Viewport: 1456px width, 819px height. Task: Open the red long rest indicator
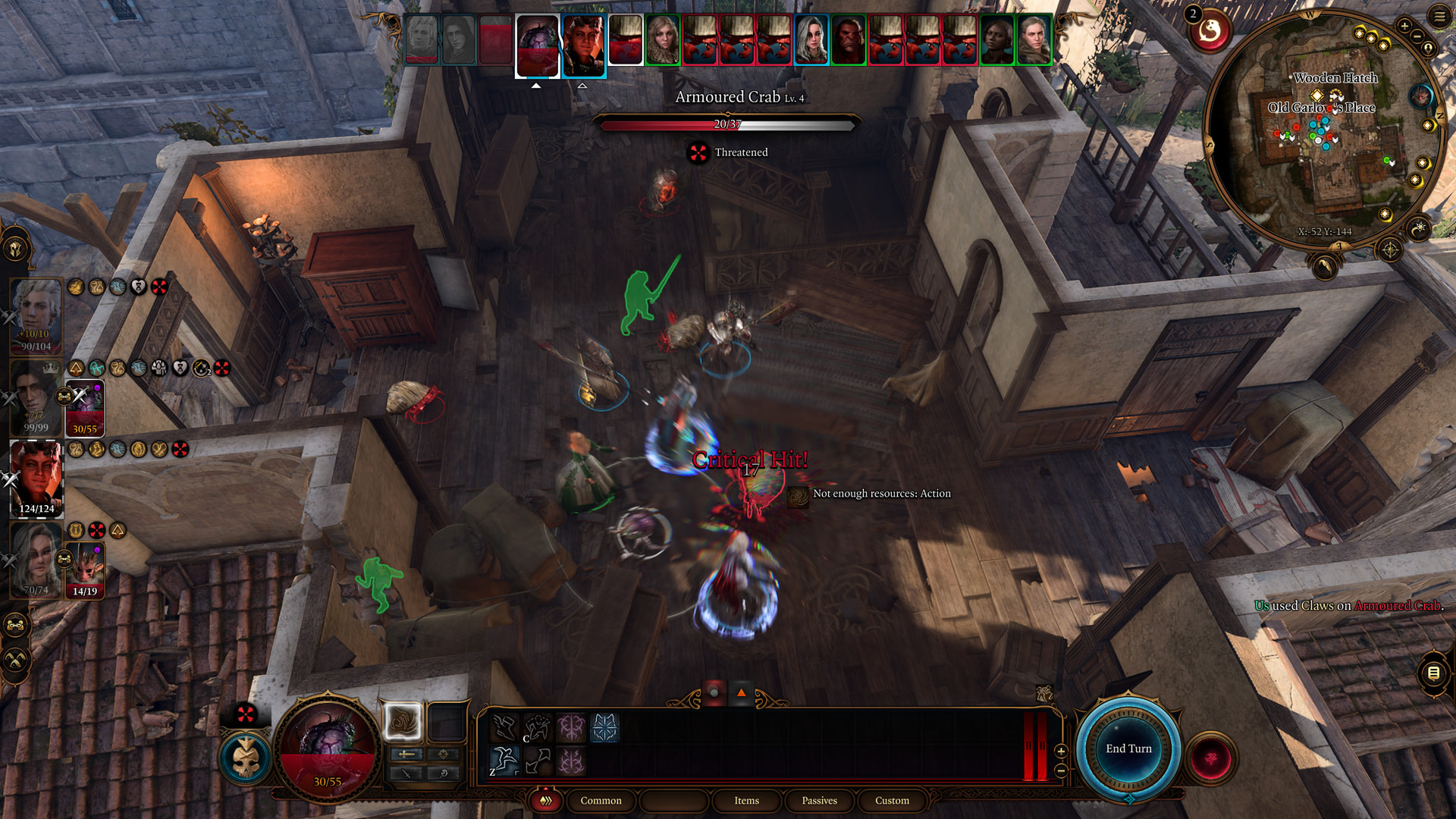point(1210,32)
